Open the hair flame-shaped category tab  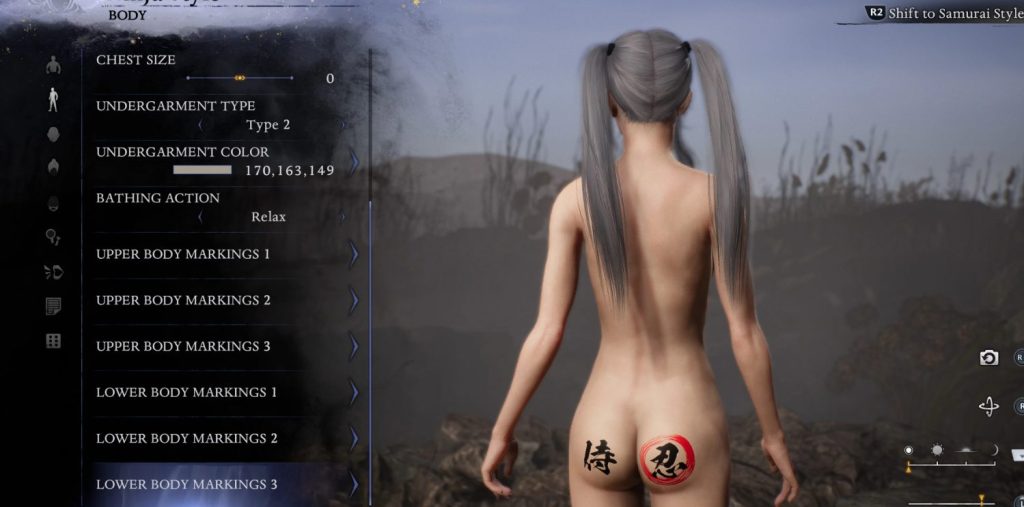(53, 167)
